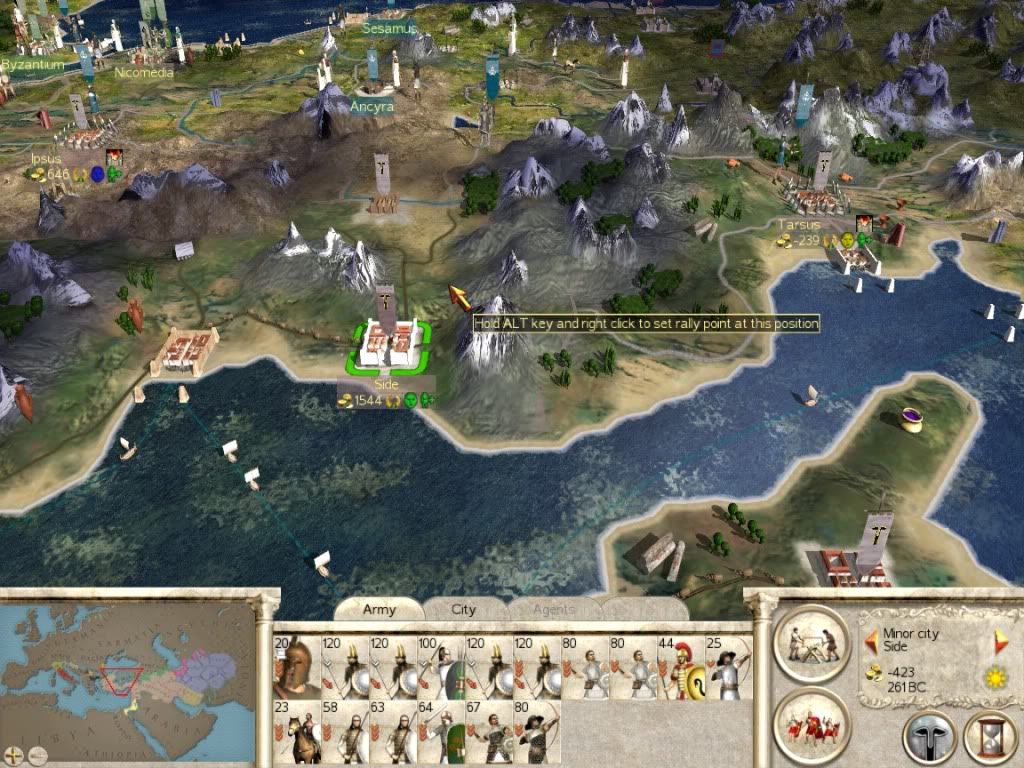1024x768 pixels.
Task: Select the unit card showing 67 men
Action: coord(489,733)
